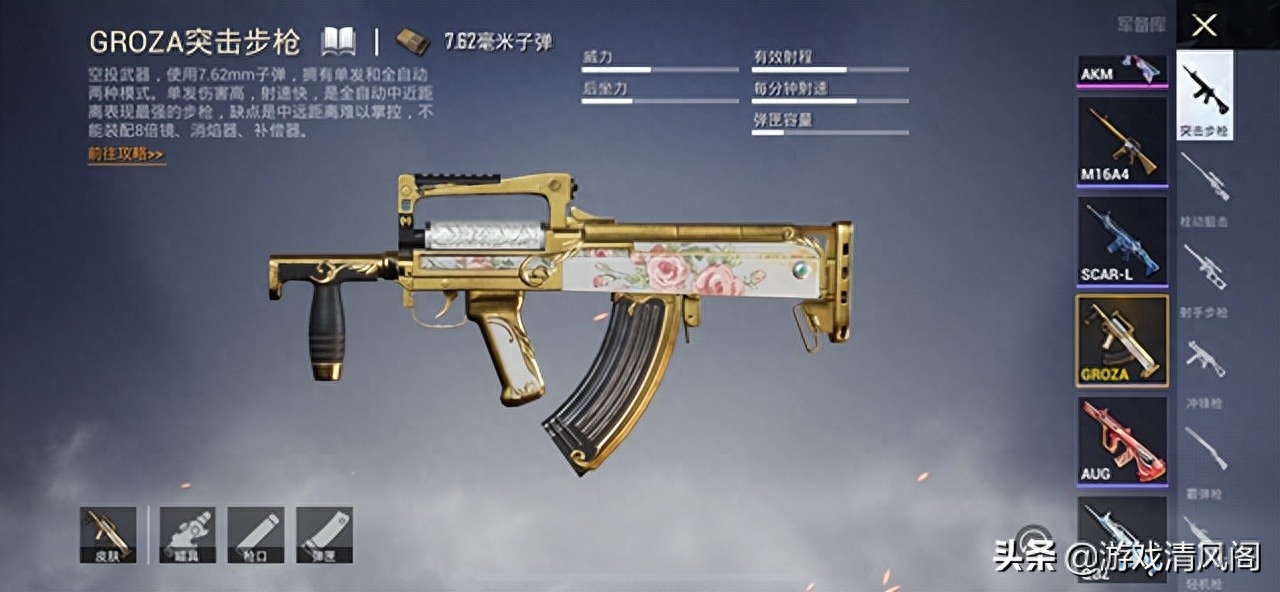Close the armory screen with the X

pyautogui.click(x=1204, y=25)
